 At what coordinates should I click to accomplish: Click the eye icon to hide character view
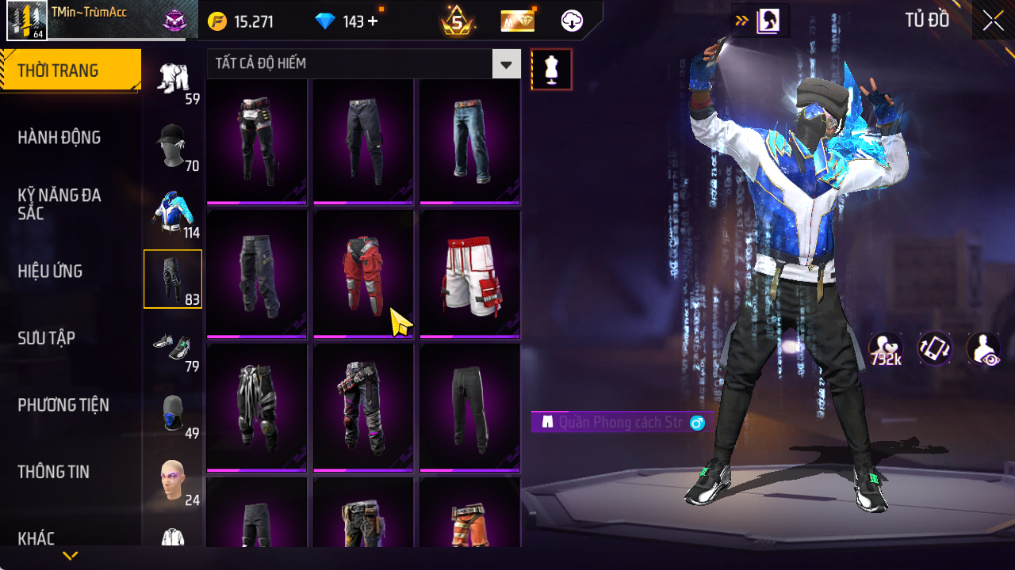984,349
